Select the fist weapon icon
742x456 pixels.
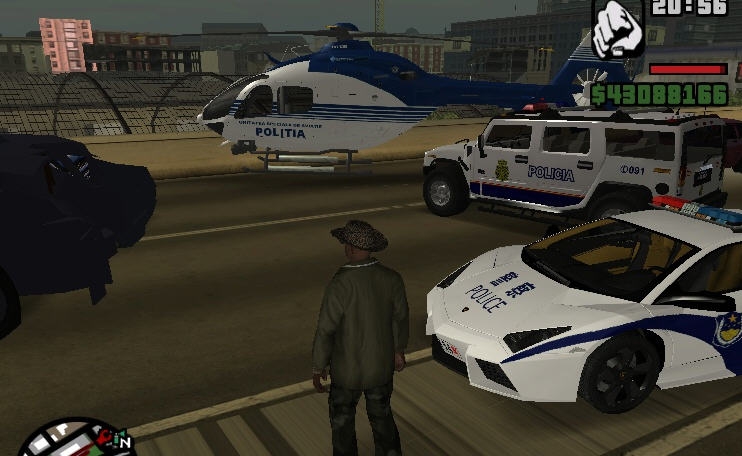pyautogui.click(x=618, y=29)
